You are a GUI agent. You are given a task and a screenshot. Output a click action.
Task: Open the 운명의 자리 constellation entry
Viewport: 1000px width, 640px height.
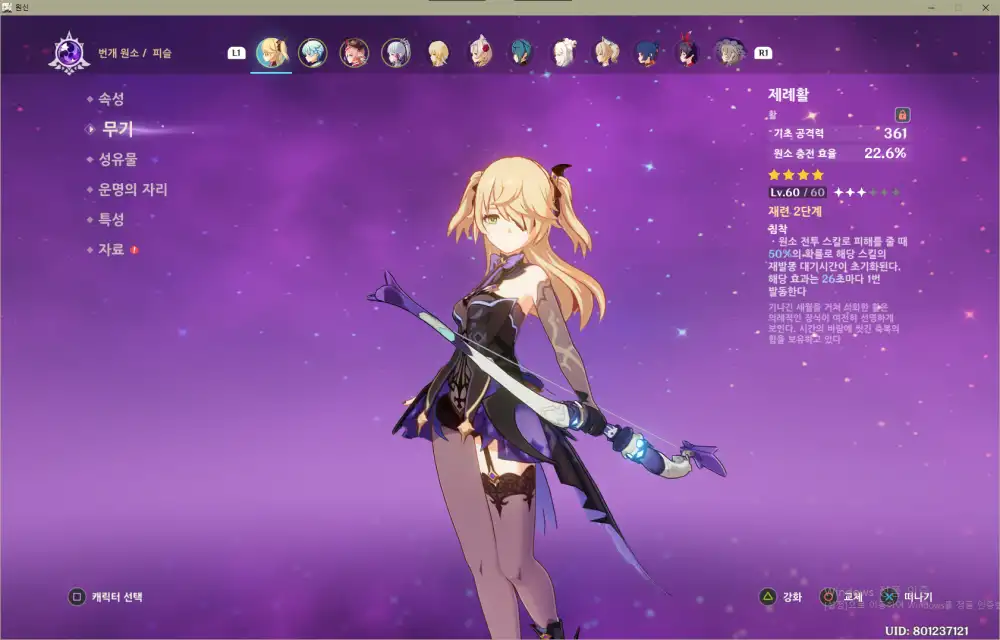(132, 189)
